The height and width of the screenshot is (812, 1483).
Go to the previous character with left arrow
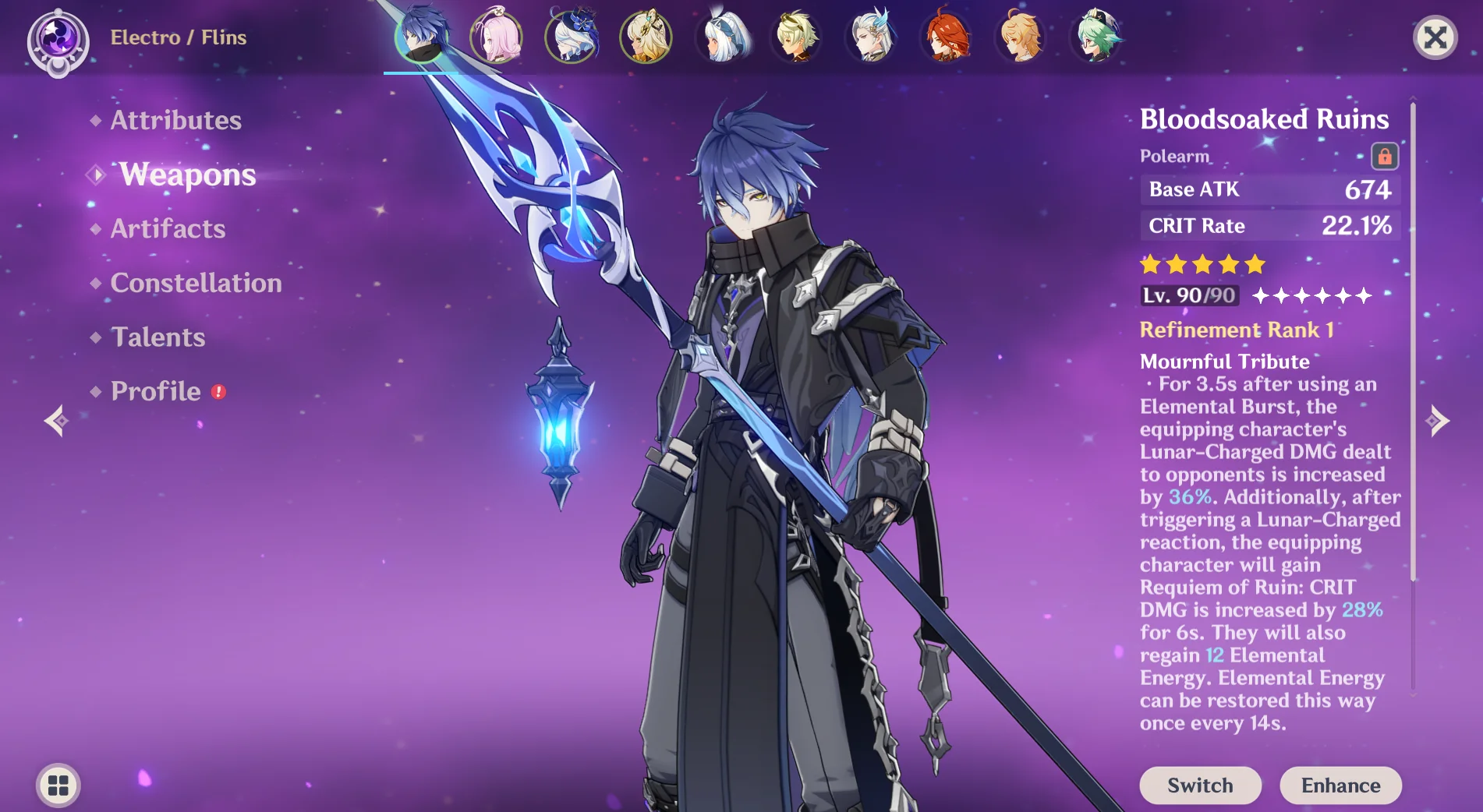56,421
